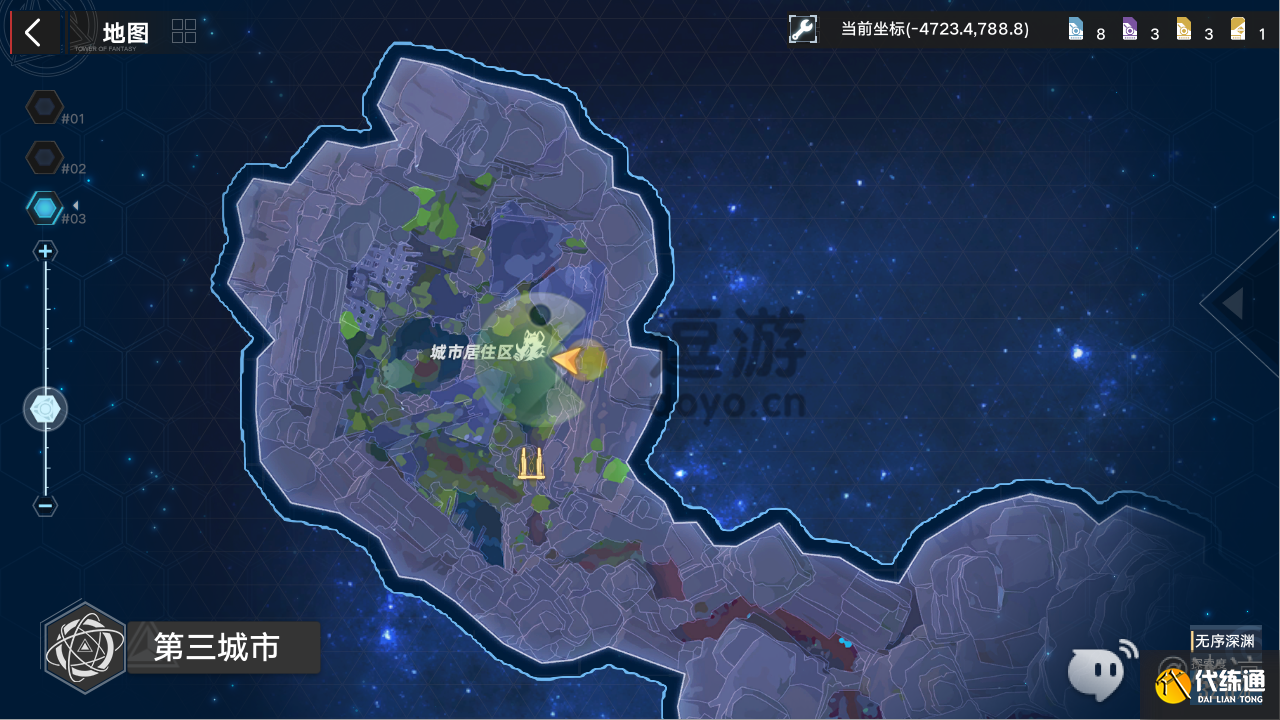Select the hexagon emblem beside 第三城市
Screen dimensions: 1280x720
pos(85,647)
